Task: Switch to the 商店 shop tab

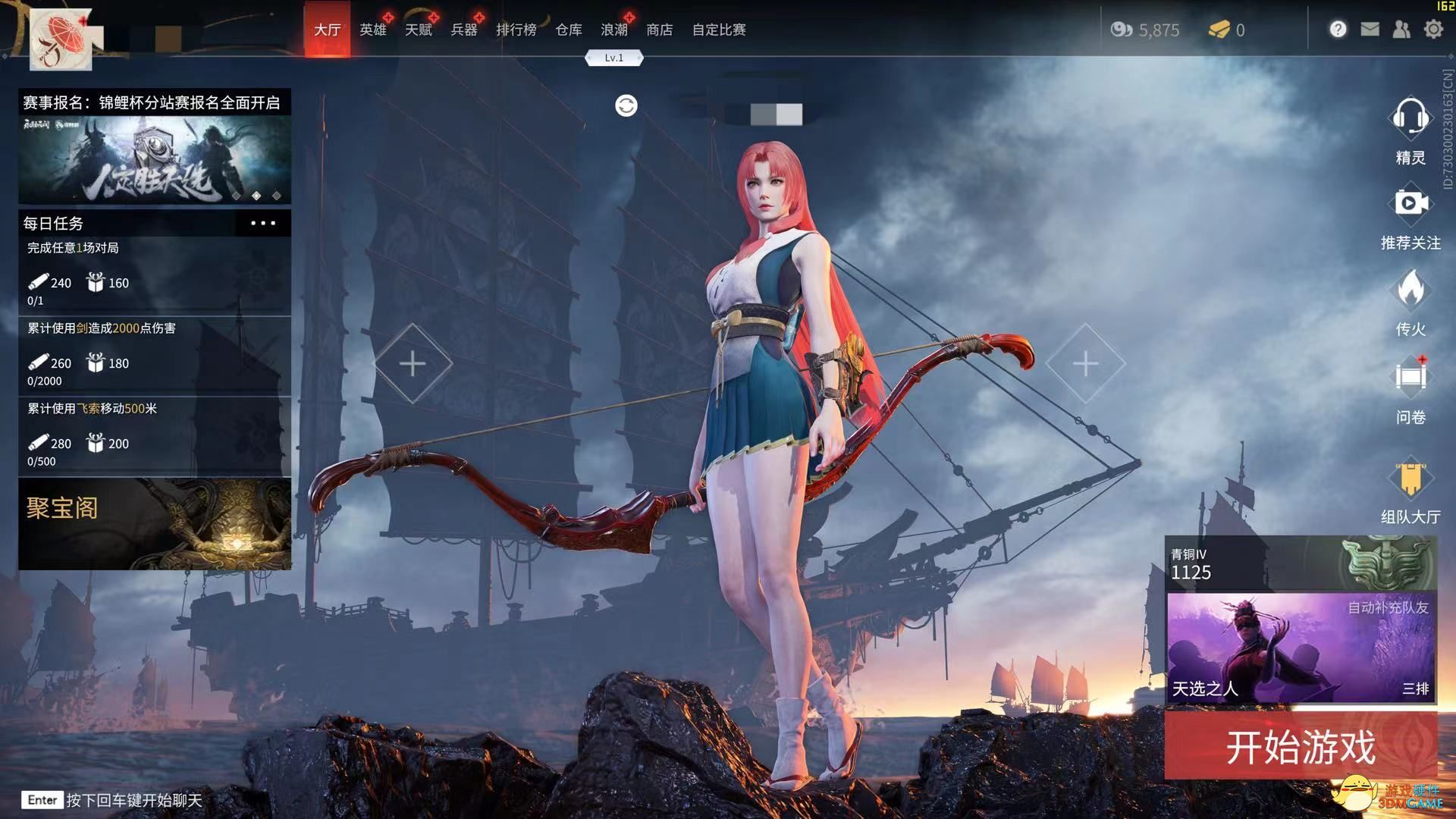Action: 659,30
